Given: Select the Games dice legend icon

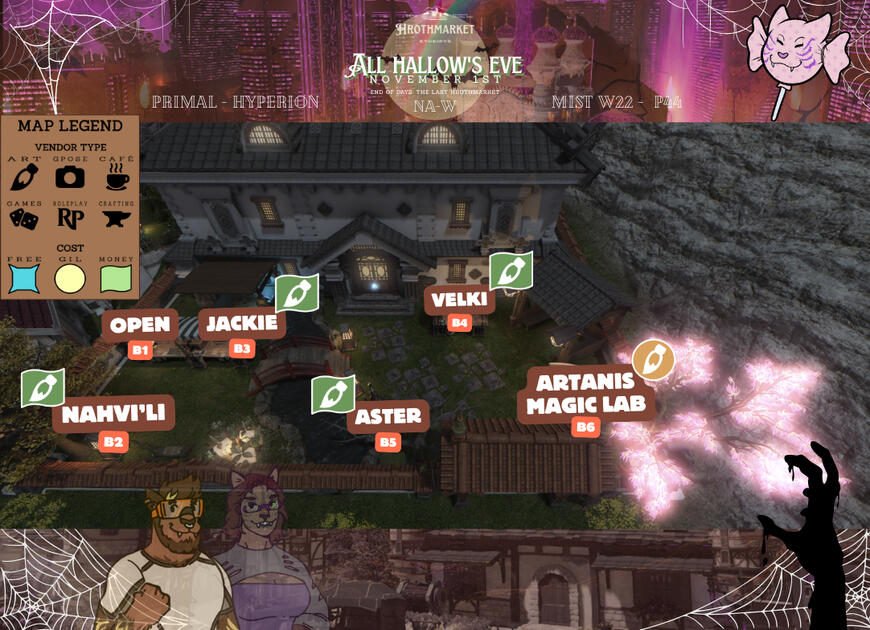Looking at the screenshot, I should pos(24,219).
